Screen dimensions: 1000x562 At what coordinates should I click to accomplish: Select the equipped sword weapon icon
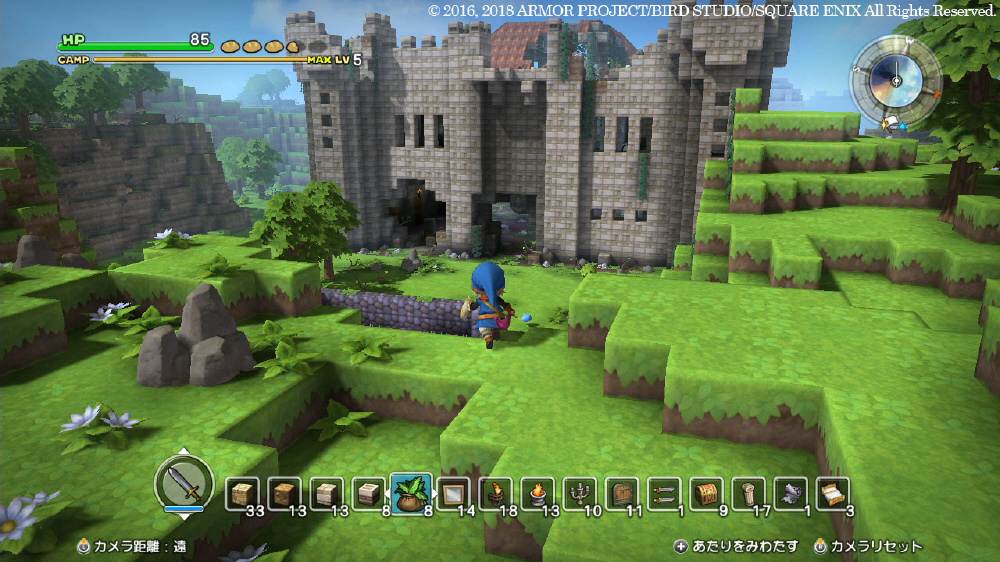[x=184, y=485]
